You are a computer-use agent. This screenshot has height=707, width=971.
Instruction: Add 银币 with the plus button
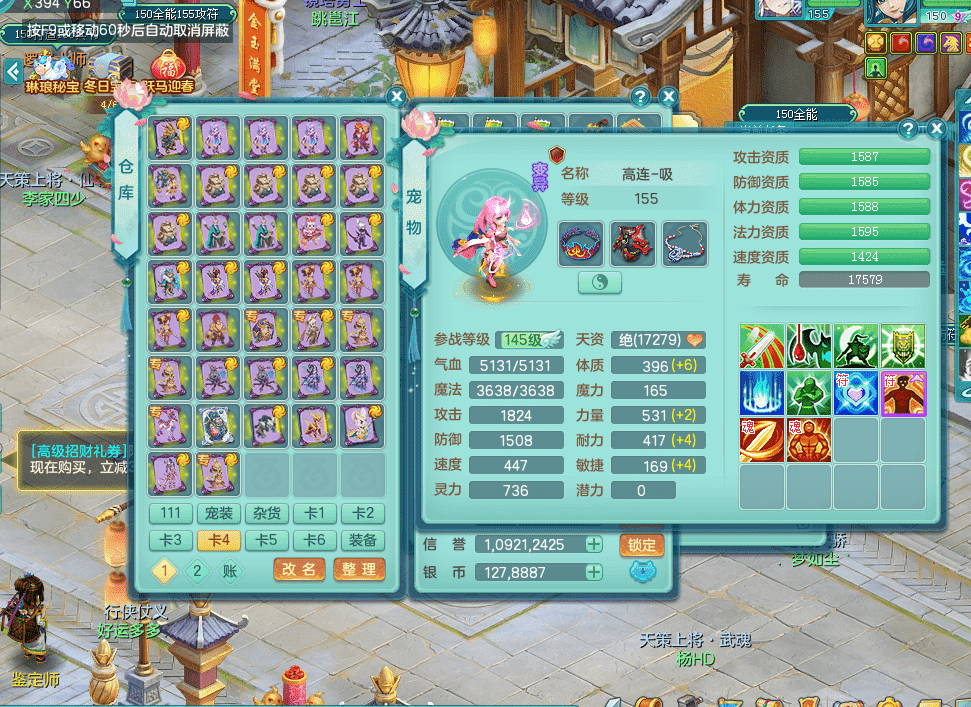[594, 572]
